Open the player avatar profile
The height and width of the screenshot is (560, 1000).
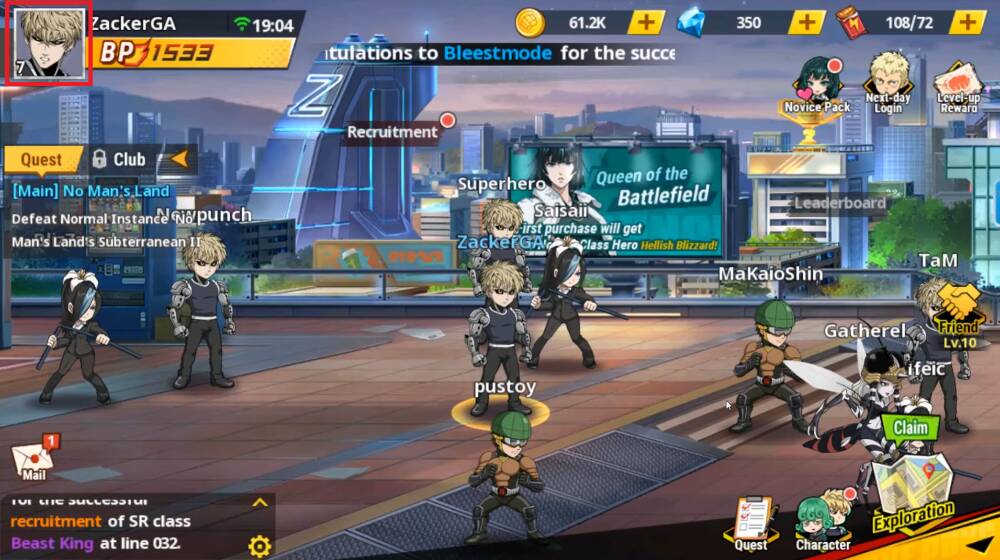click(48, 45)
